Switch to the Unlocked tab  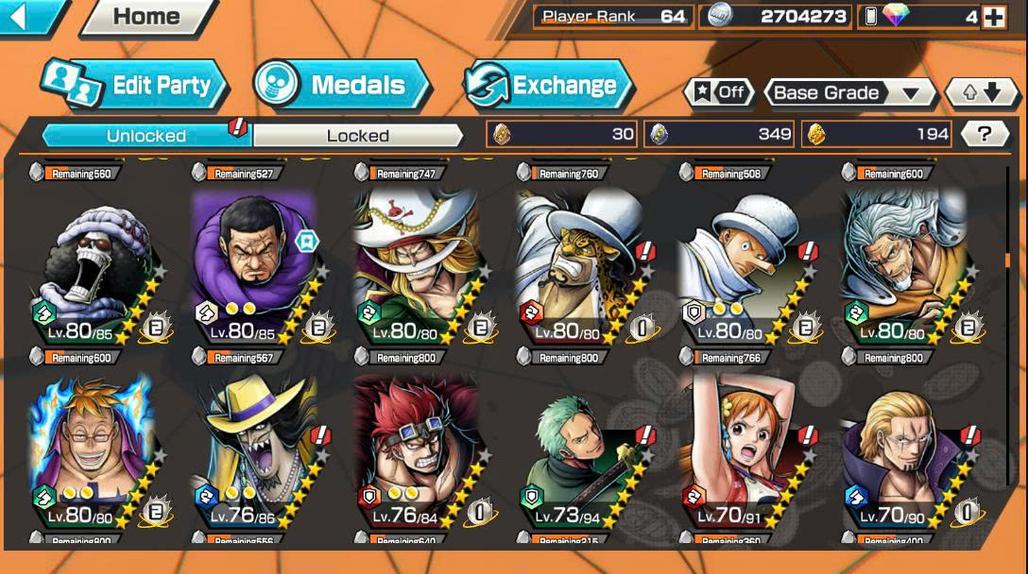[x=147, y=135]
